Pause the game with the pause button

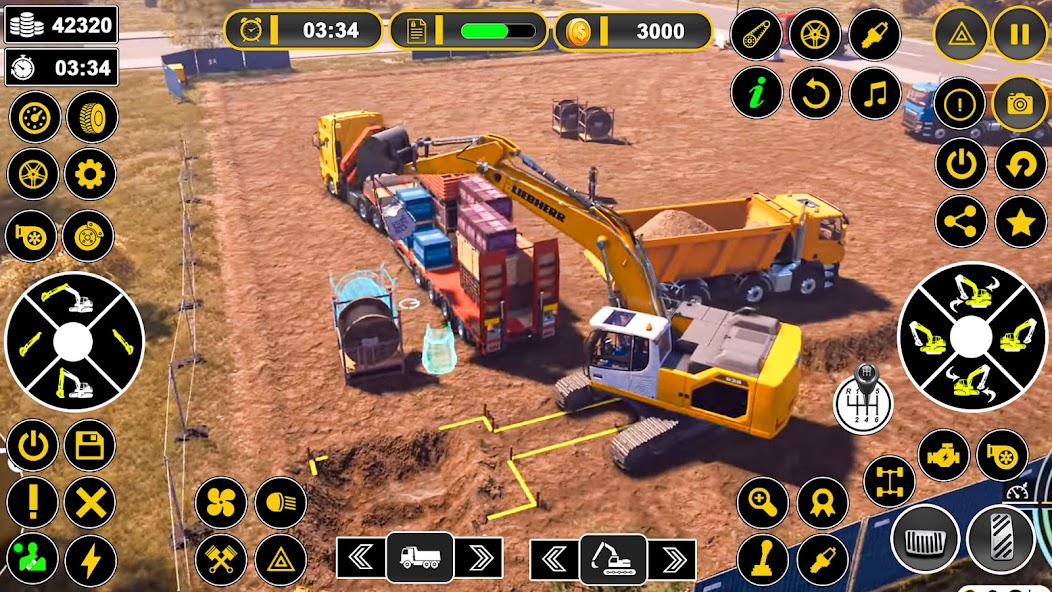coord(1019,35)
